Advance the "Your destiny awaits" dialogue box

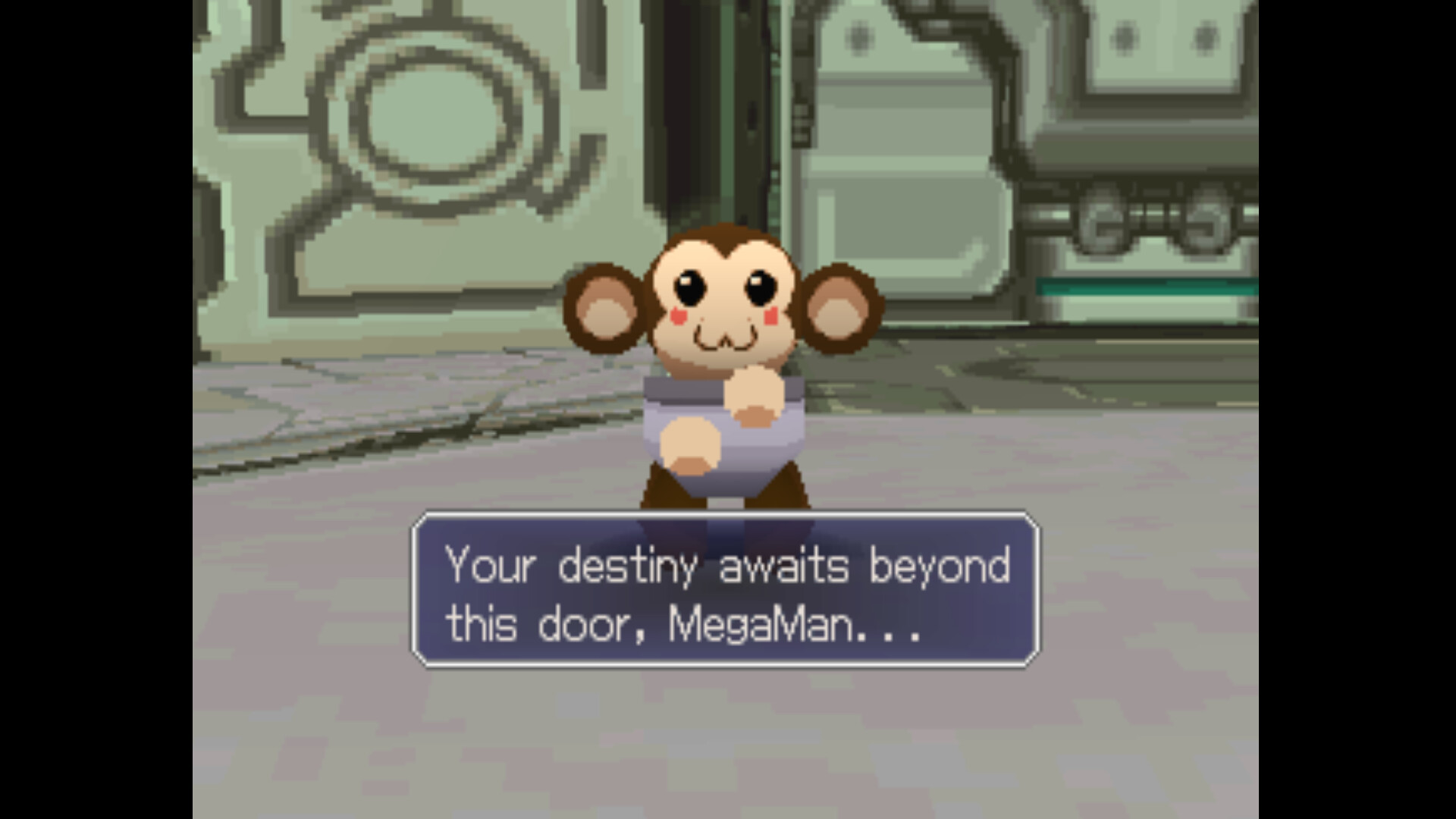point(726,590)
